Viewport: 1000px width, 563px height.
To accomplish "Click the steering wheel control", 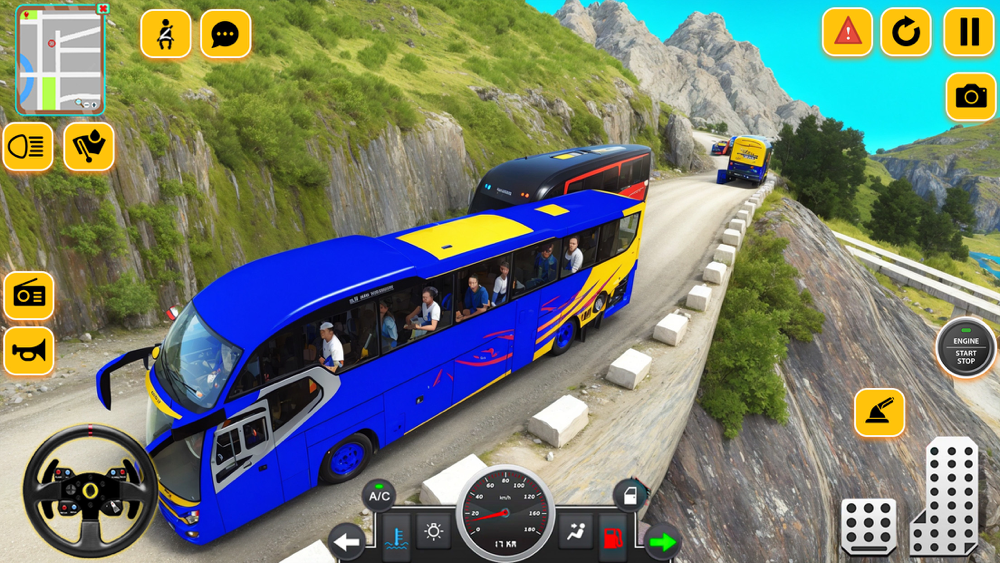I will [x=90, y=491].
